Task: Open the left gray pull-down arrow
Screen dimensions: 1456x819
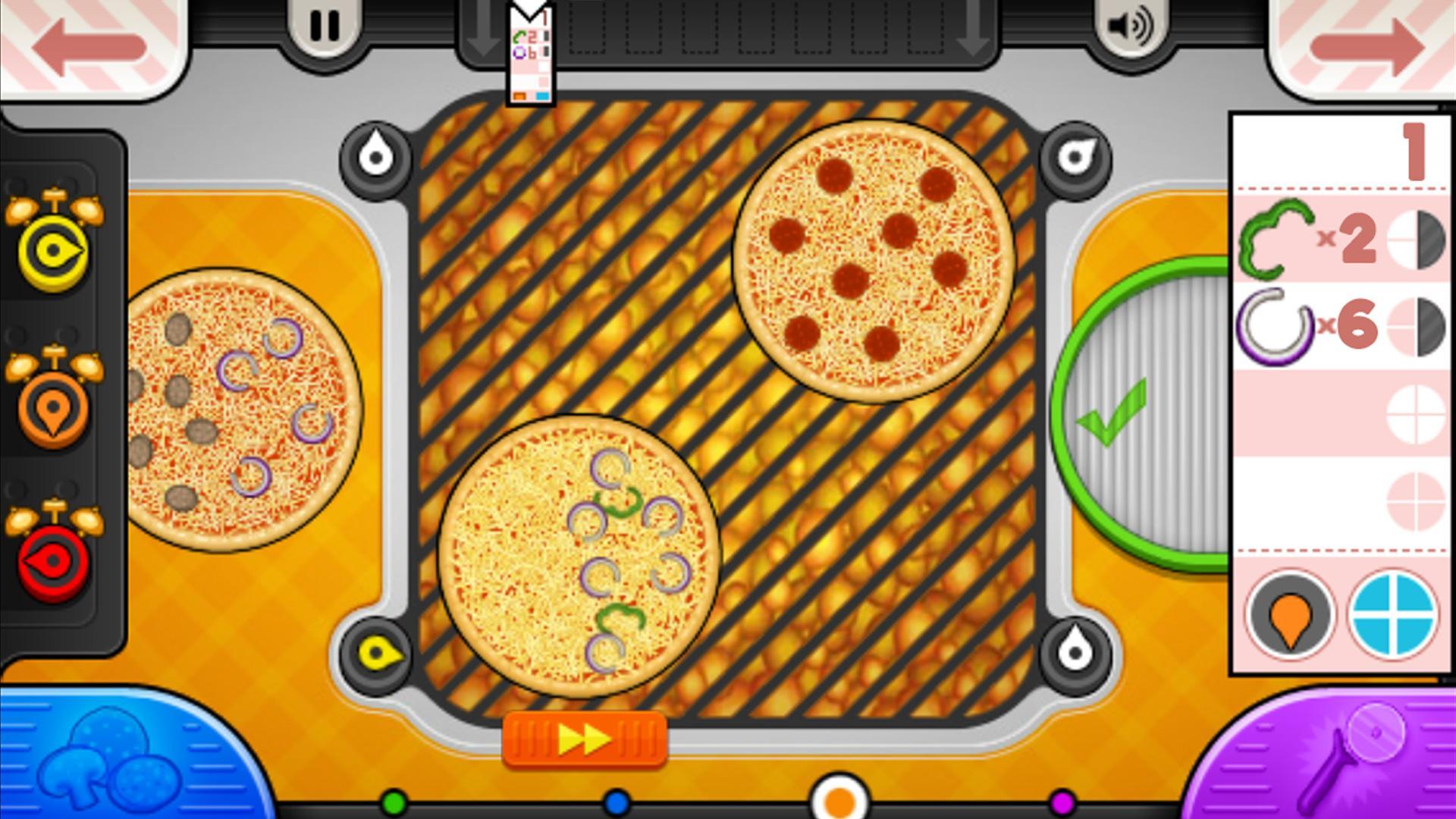Action: [483, 30]
